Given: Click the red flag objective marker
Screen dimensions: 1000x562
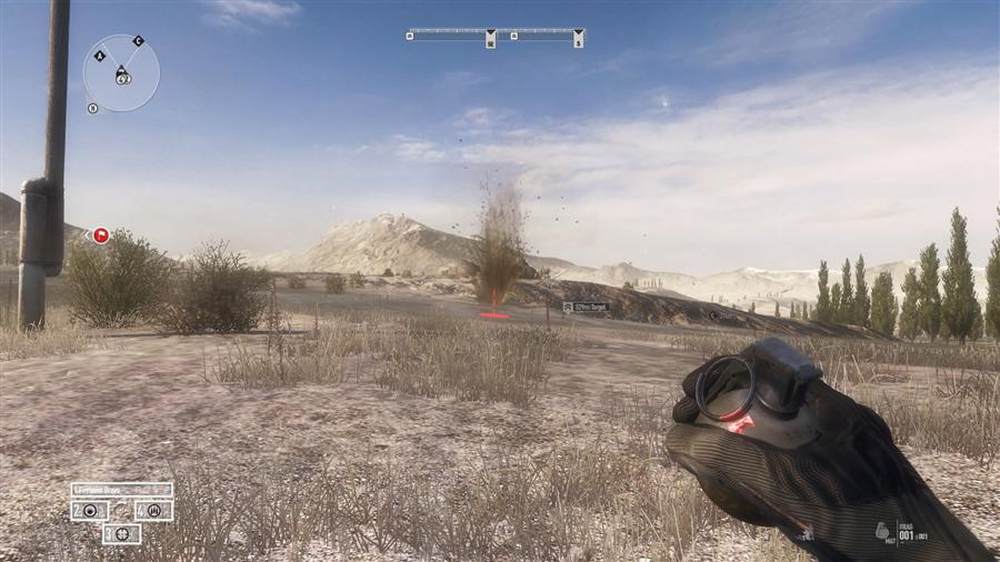Looking at the screenshot, I should click(x=101, y=236).
